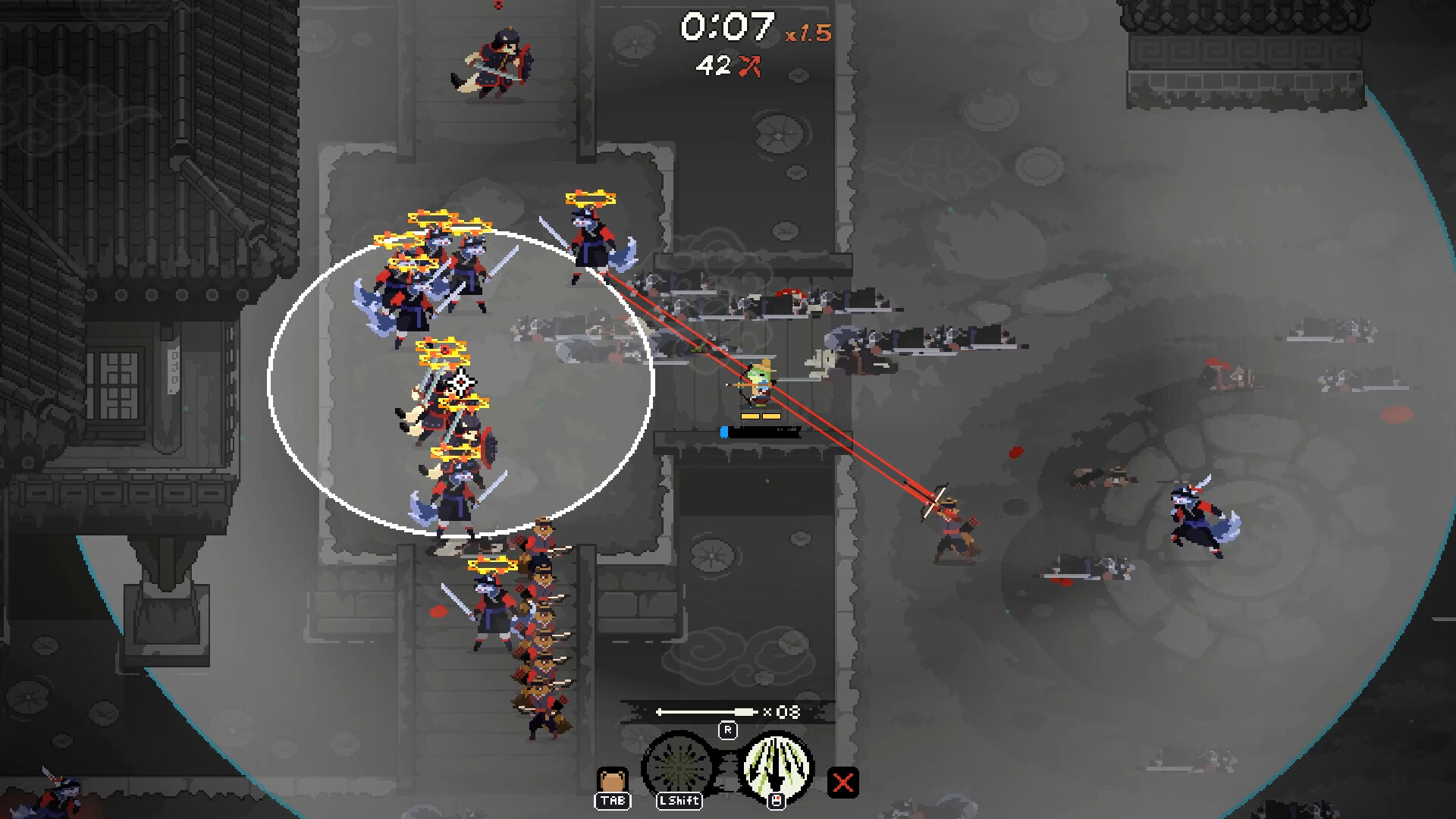Click the TAB key label below the satchel

(x=613, y=800)
